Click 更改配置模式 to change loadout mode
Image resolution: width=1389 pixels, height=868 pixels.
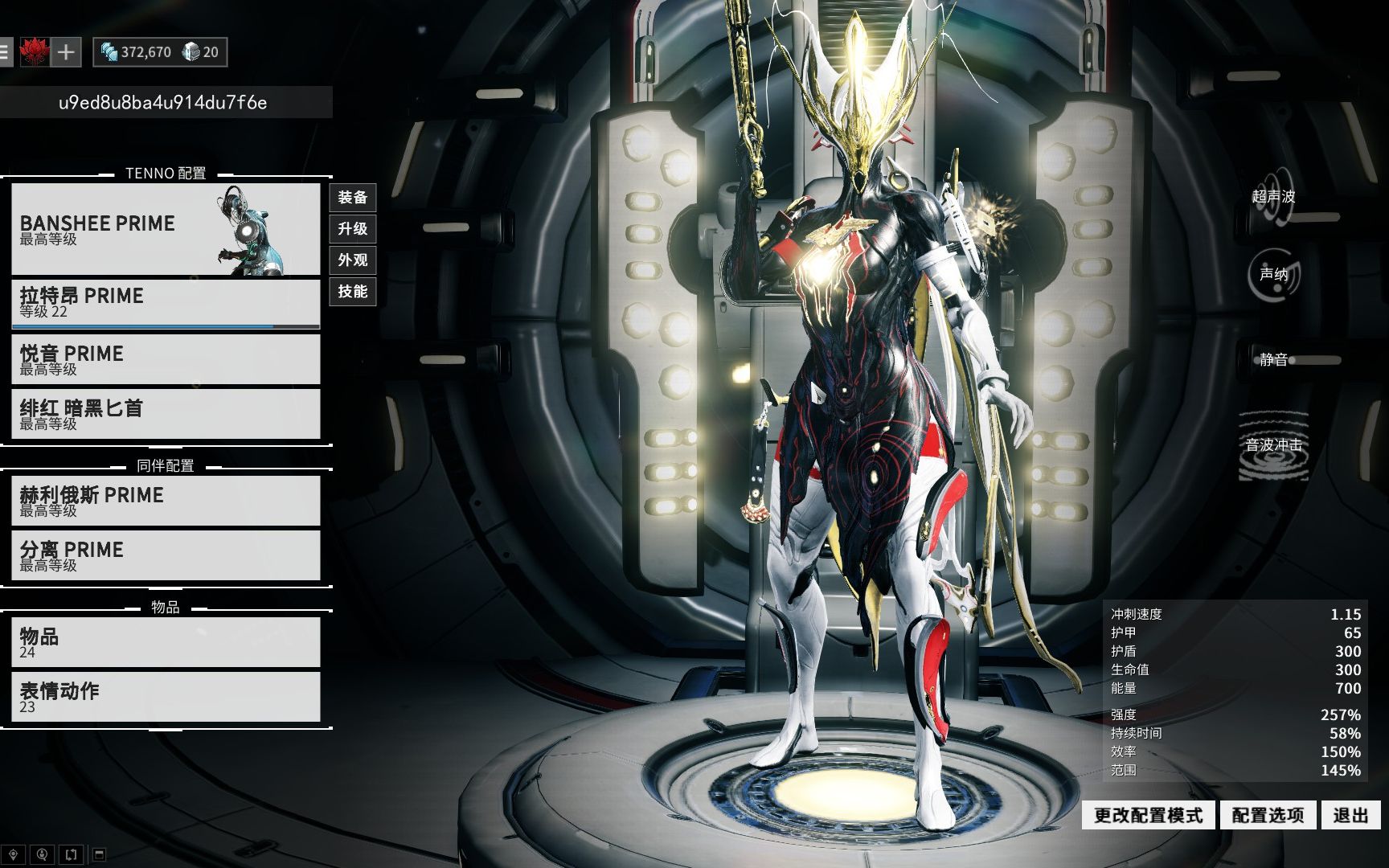point(1148,816)
